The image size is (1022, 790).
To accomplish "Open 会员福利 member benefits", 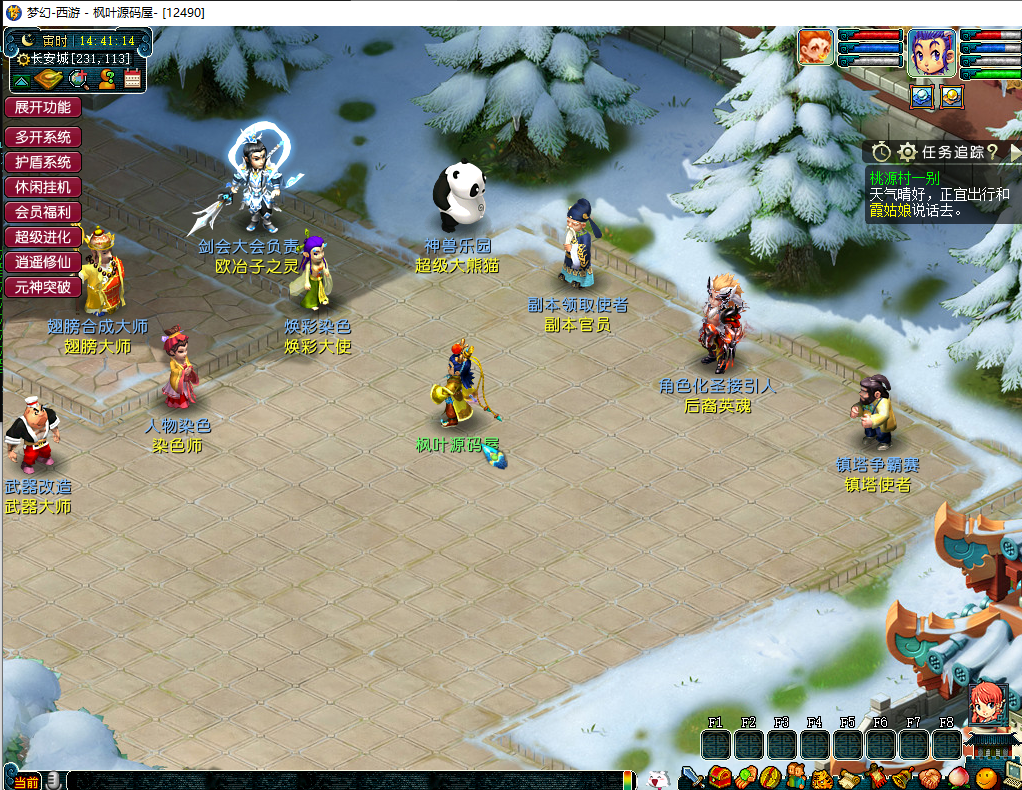I will coord(42,212).
